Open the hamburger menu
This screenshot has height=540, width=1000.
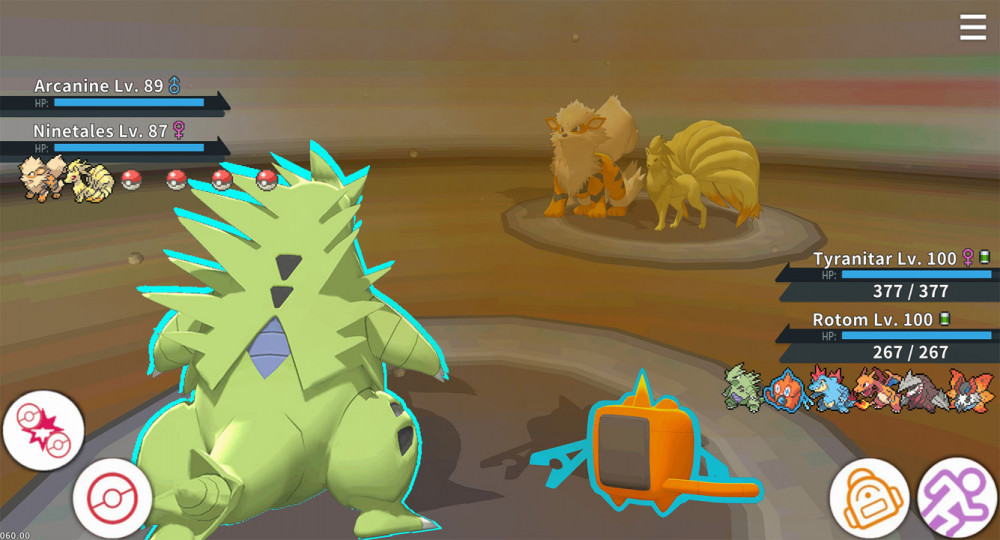click(973, 28)
